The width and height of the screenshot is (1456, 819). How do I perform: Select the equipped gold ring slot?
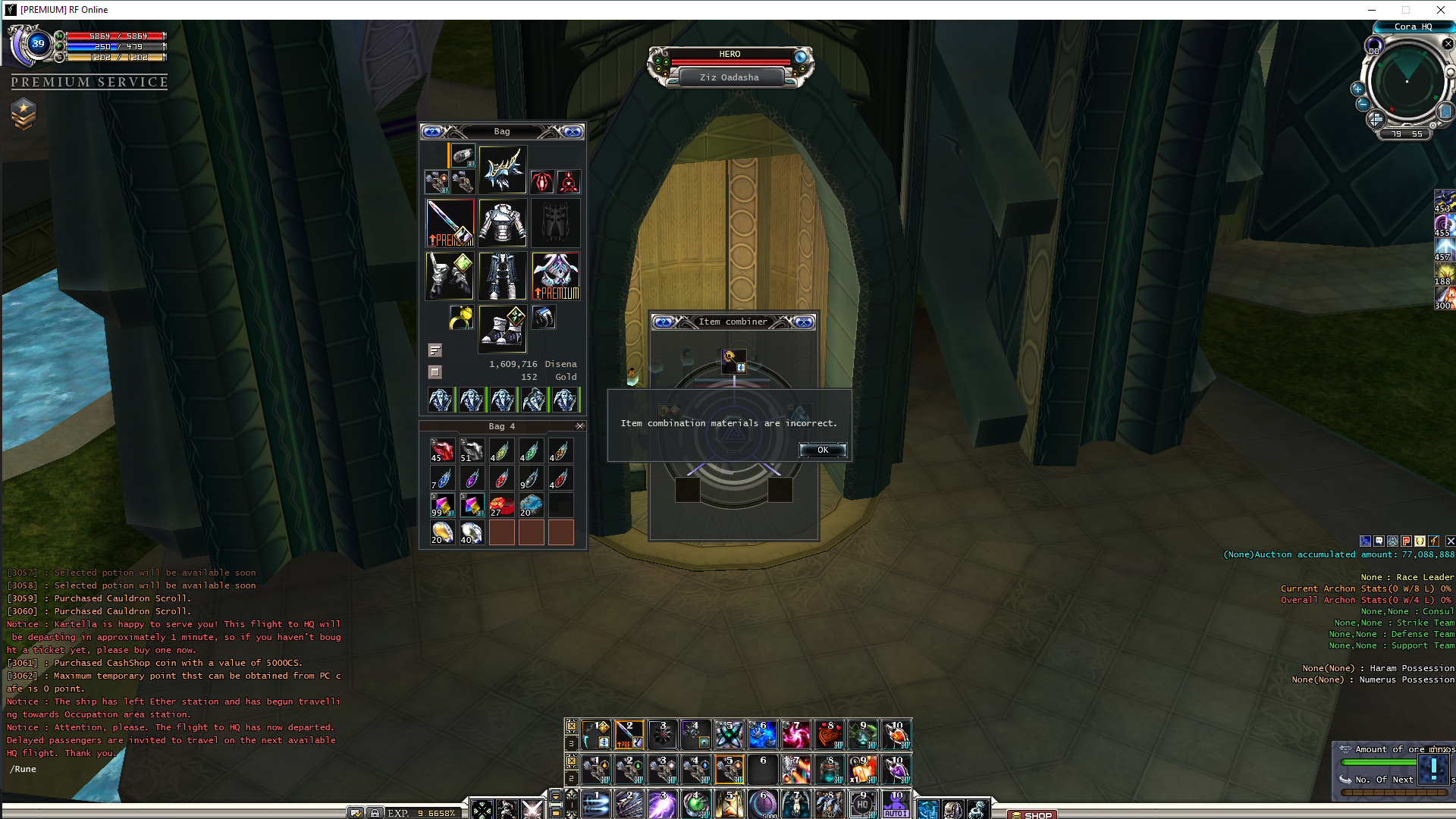tap(461, 318)
